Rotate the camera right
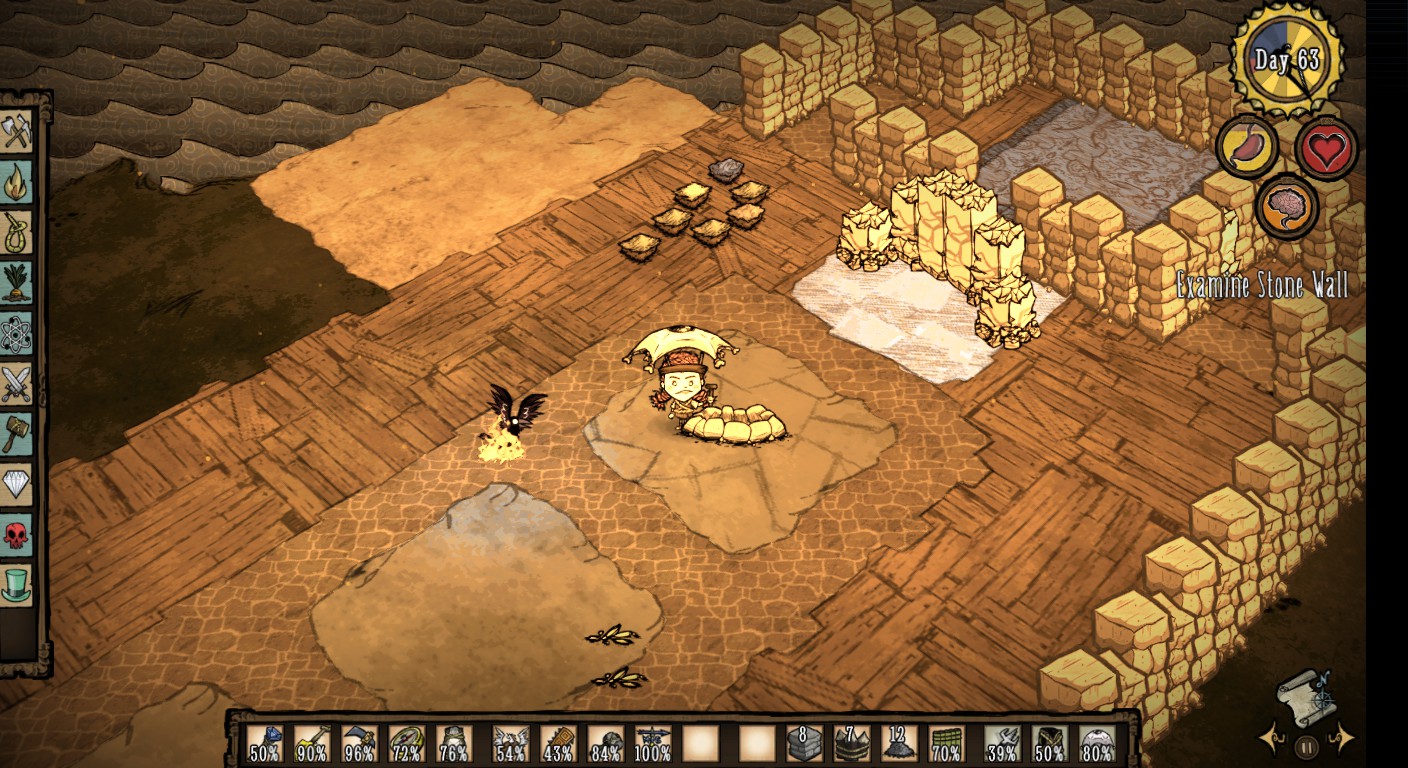This screenshot has height=768, width=1408. [1342, 739]
